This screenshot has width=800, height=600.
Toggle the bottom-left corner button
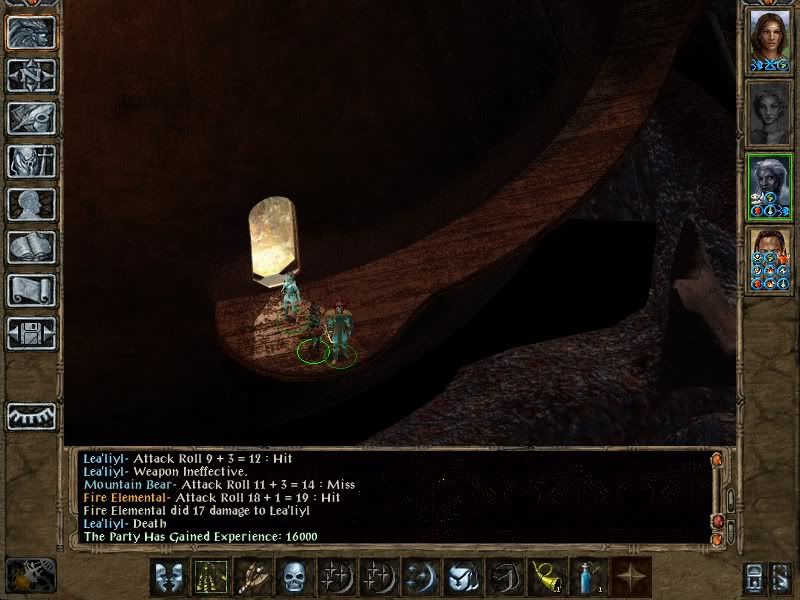(x=30, y=575)
